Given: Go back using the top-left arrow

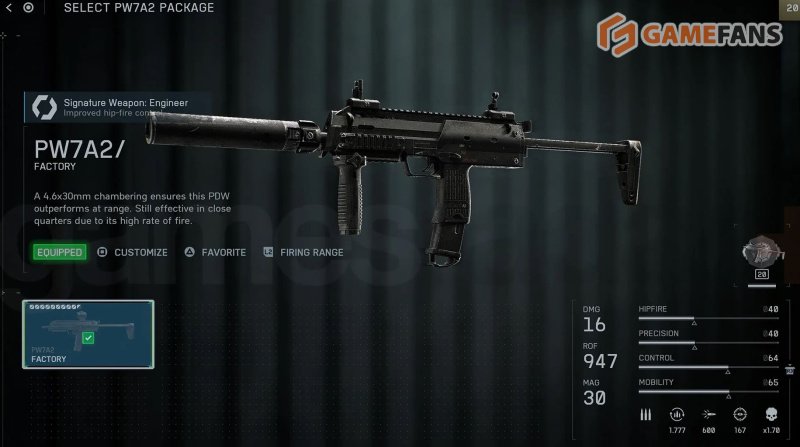Looking at the screenshot, I should click(9, 8).
